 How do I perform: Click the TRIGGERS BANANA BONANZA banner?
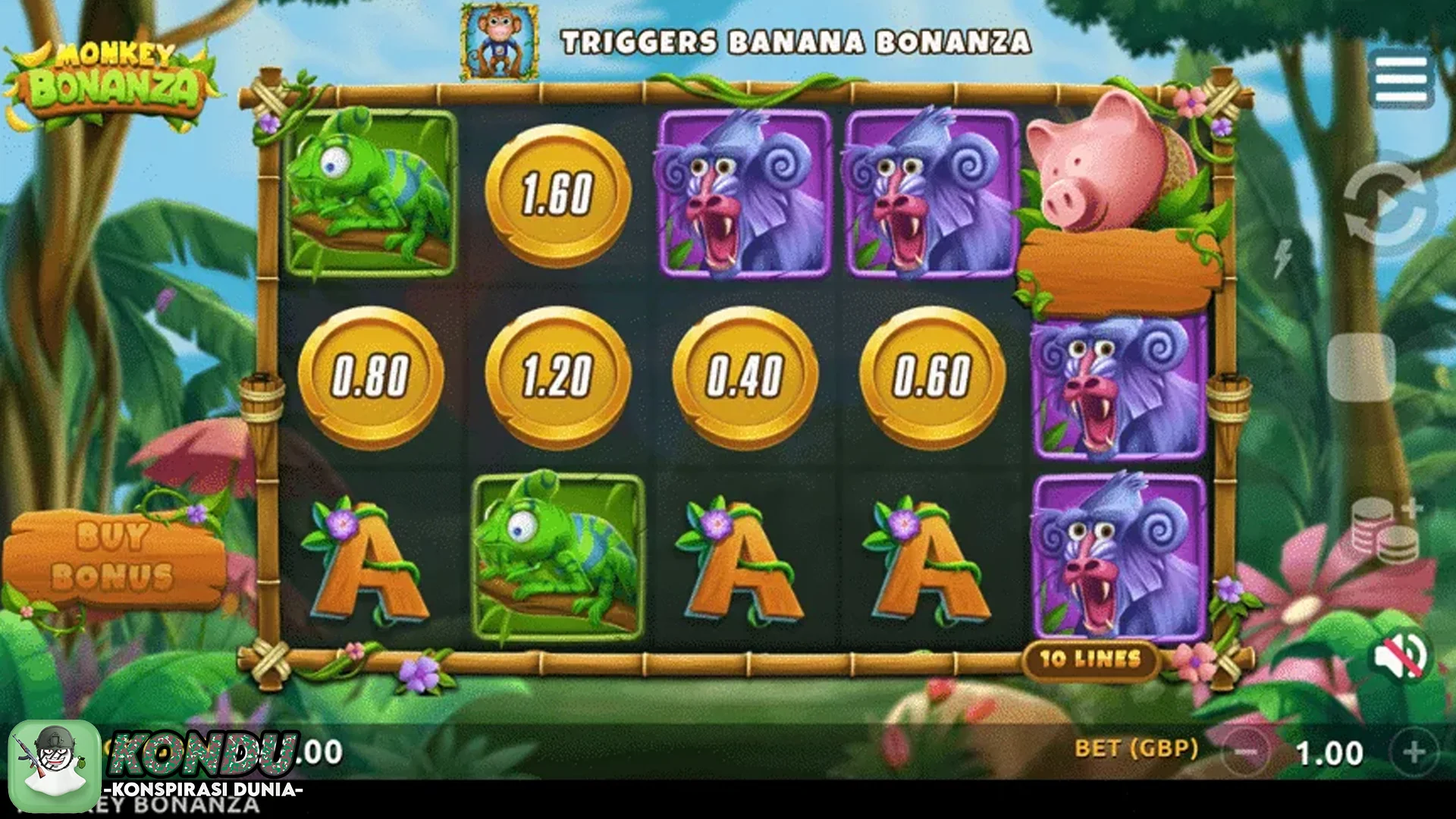pos(796,43)
